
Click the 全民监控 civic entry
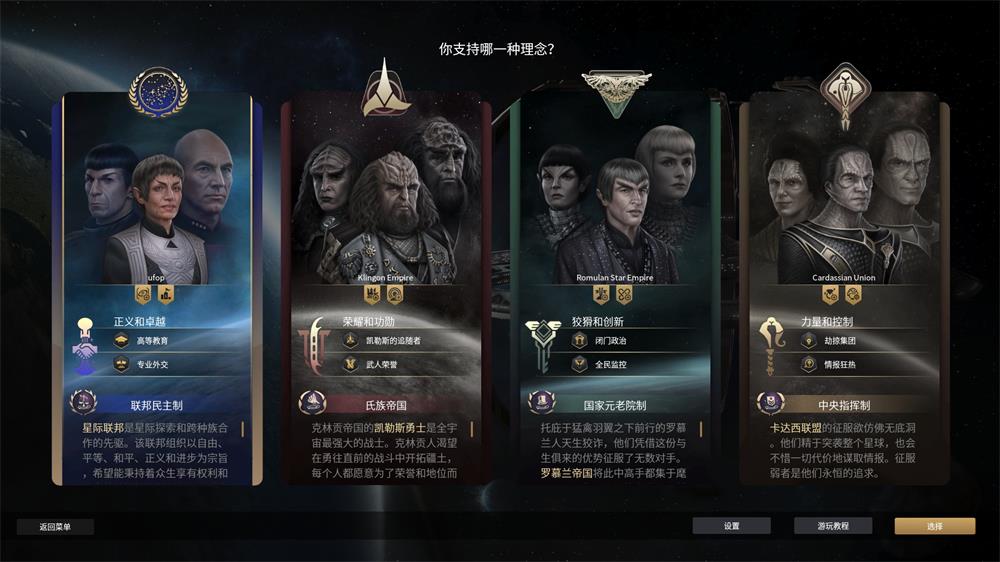[x=605, y=365]
